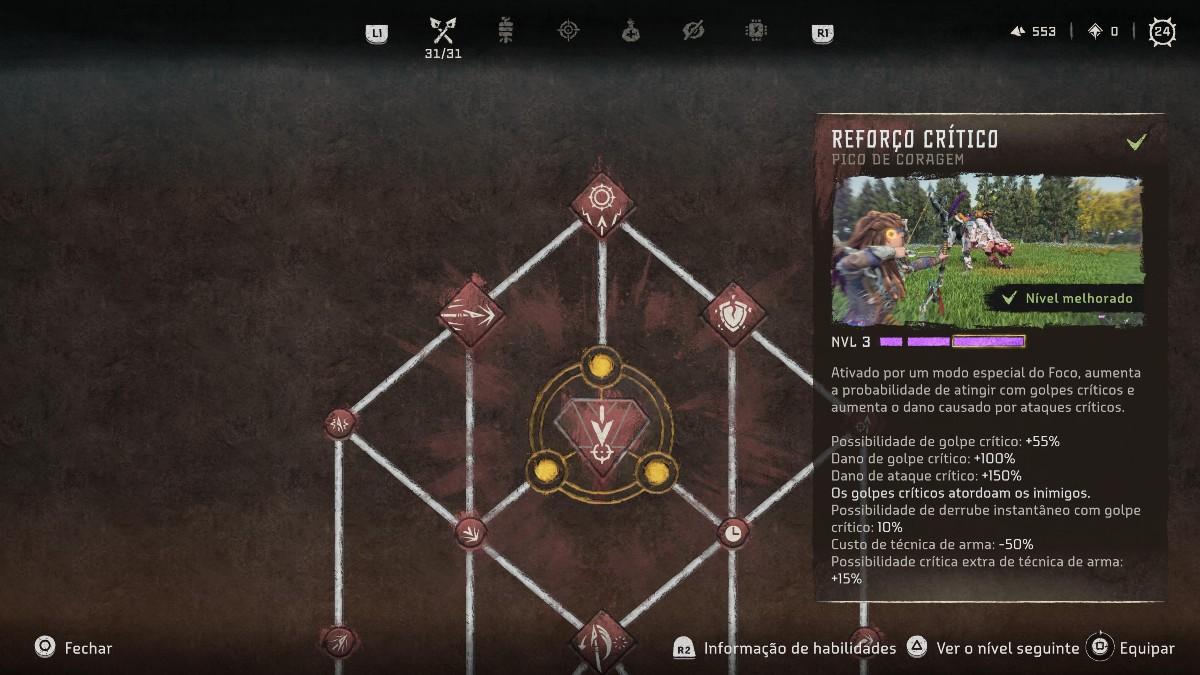The height and width of the screenshot is (675, 1200).
Task: Select the Warrior skill tree tab
Action: pyautogui.click(x=442, y=31)
